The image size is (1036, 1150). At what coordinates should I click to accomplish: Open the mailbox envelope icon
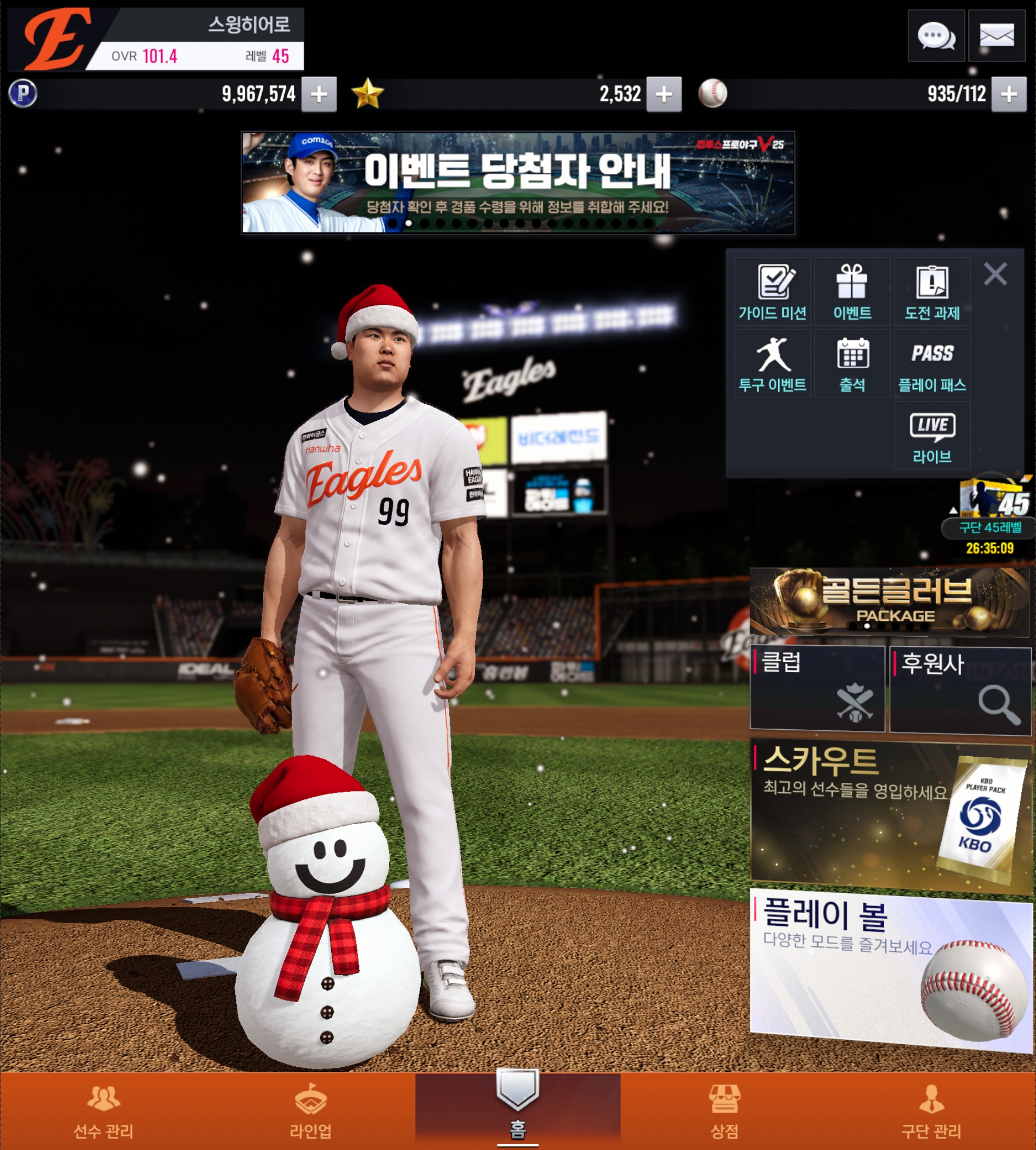(x=996, y=36)
